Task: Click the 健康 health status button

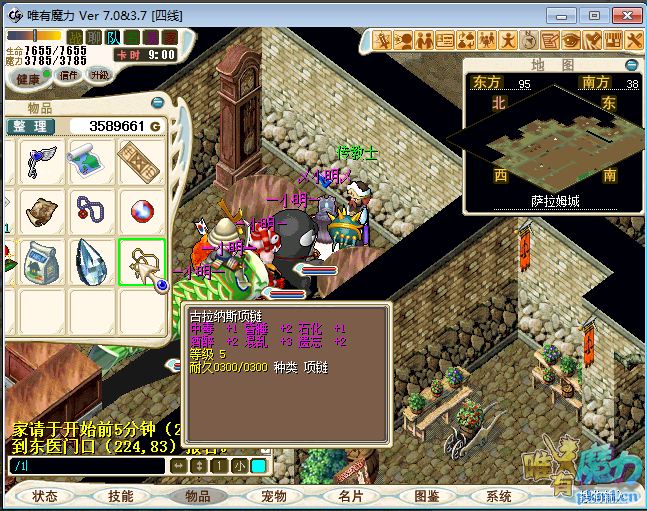Action: click(29, 78)
